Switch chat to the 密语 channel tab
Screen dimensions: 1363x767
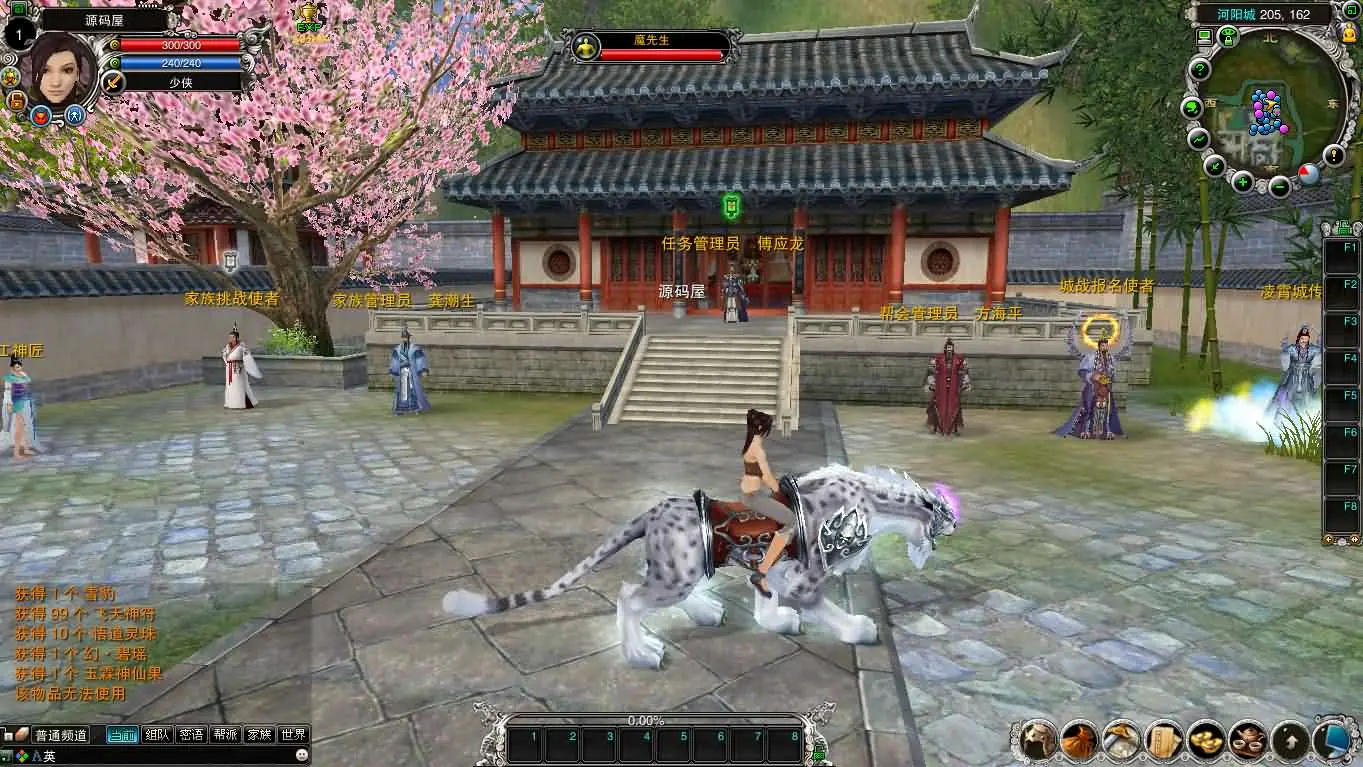191,735
